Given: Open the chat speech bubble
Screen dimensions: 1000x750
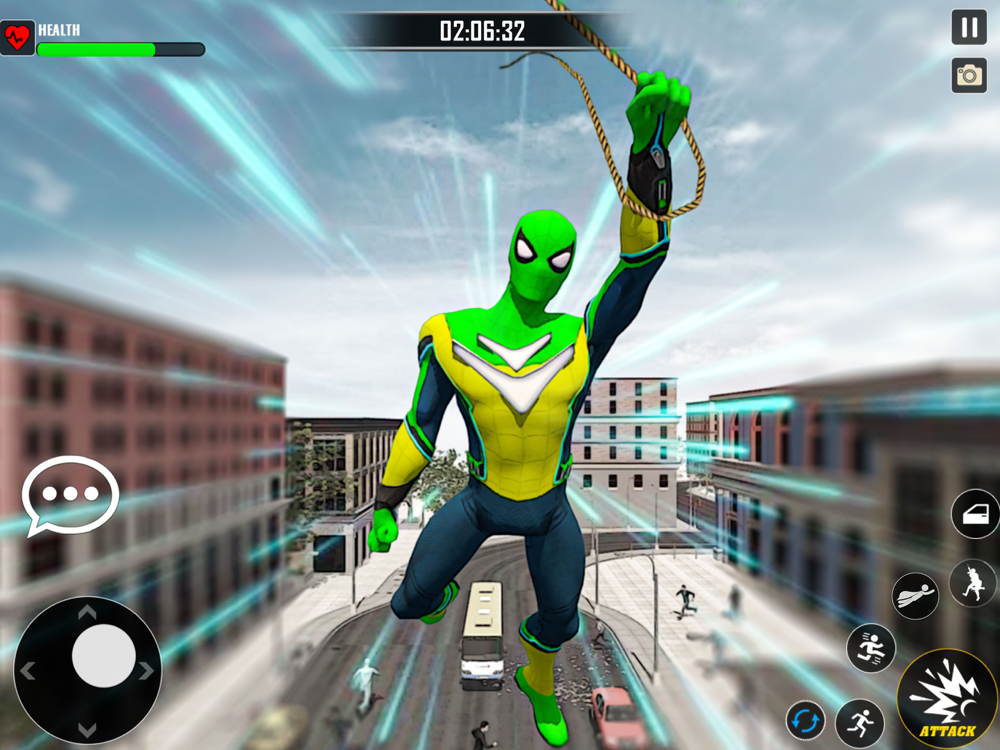Looking at the screenshot, I should [70, 495].
